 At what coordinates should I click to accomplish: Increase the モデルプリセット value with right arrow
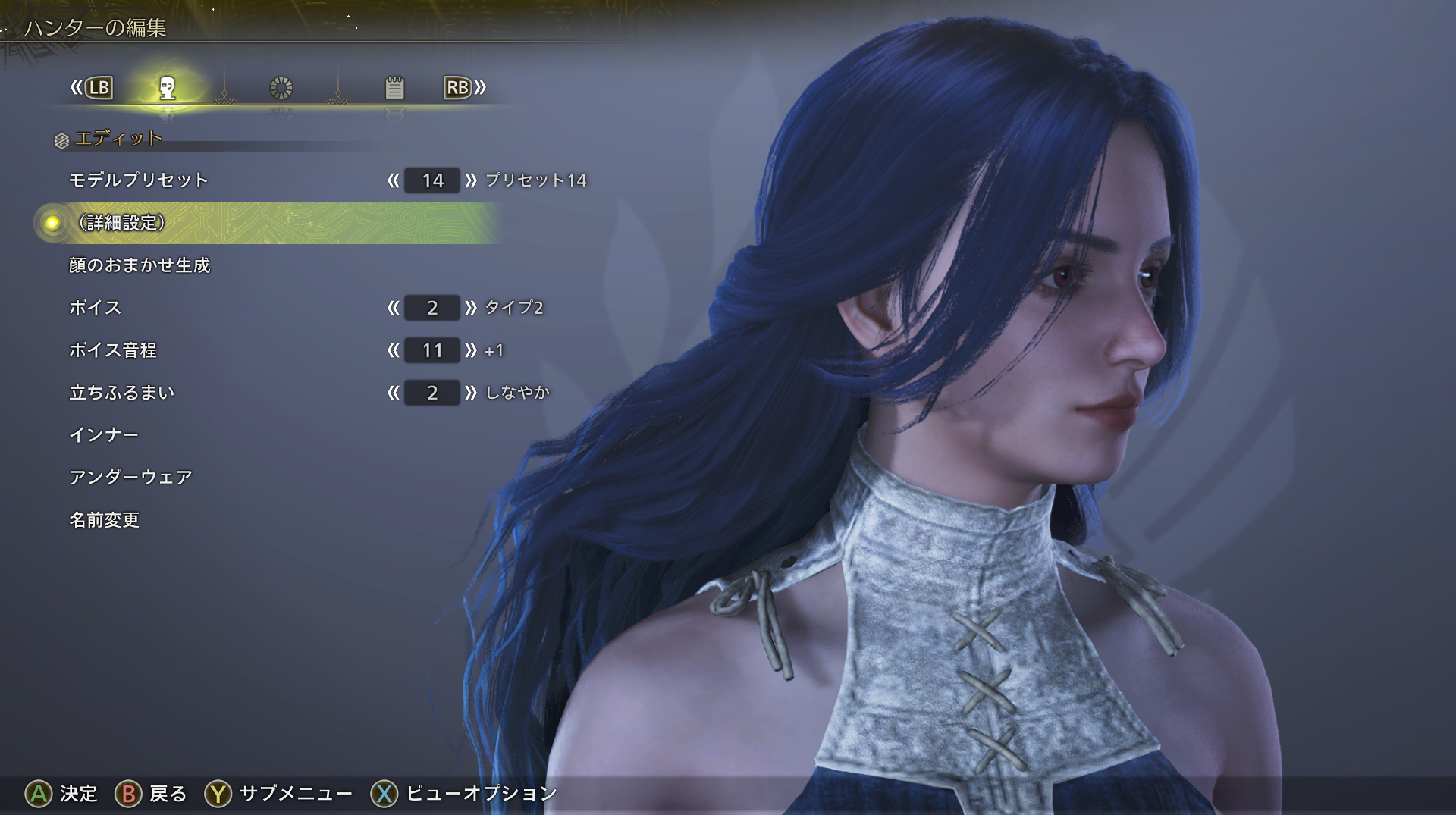(471, 180)
